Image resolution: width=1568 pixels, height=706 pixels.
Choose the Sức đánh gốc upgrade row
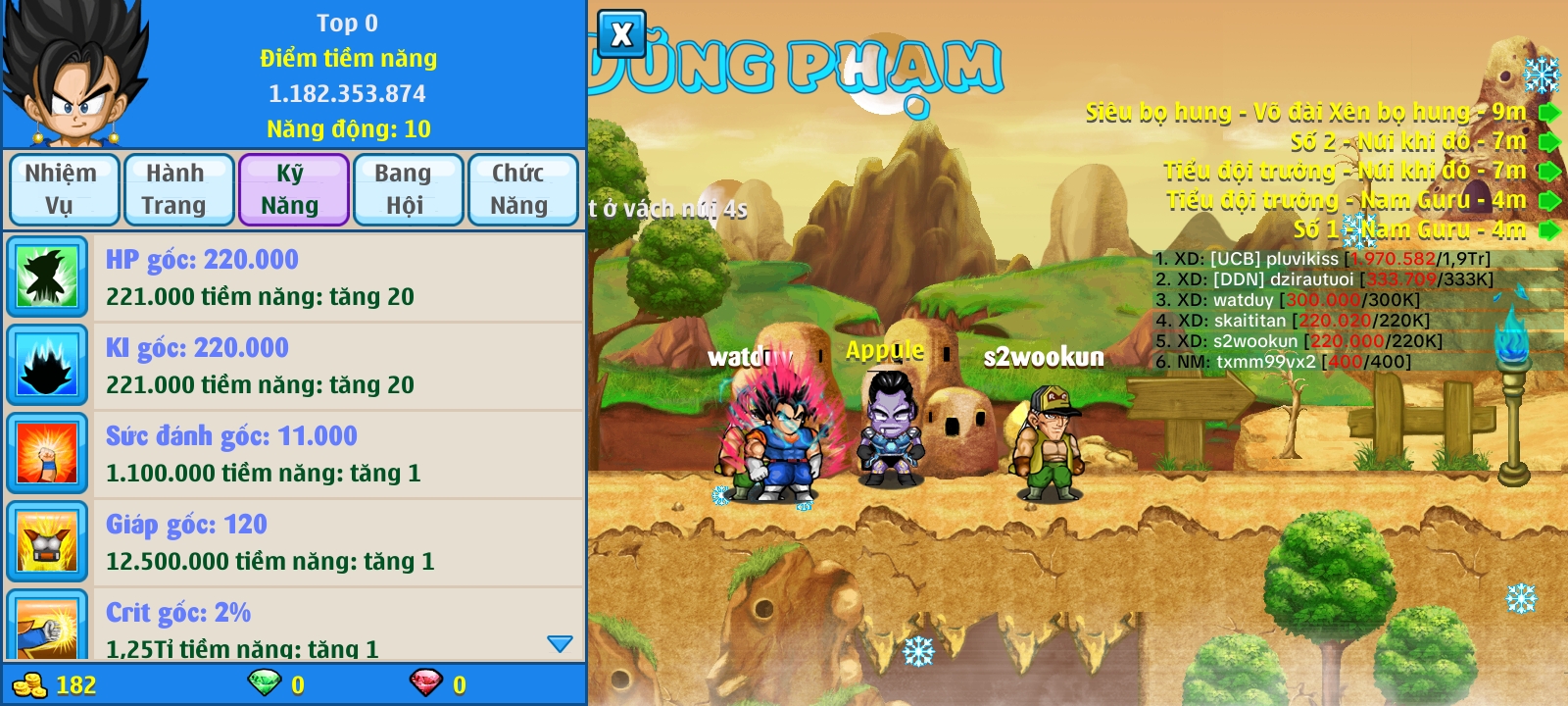pos(294,454)
